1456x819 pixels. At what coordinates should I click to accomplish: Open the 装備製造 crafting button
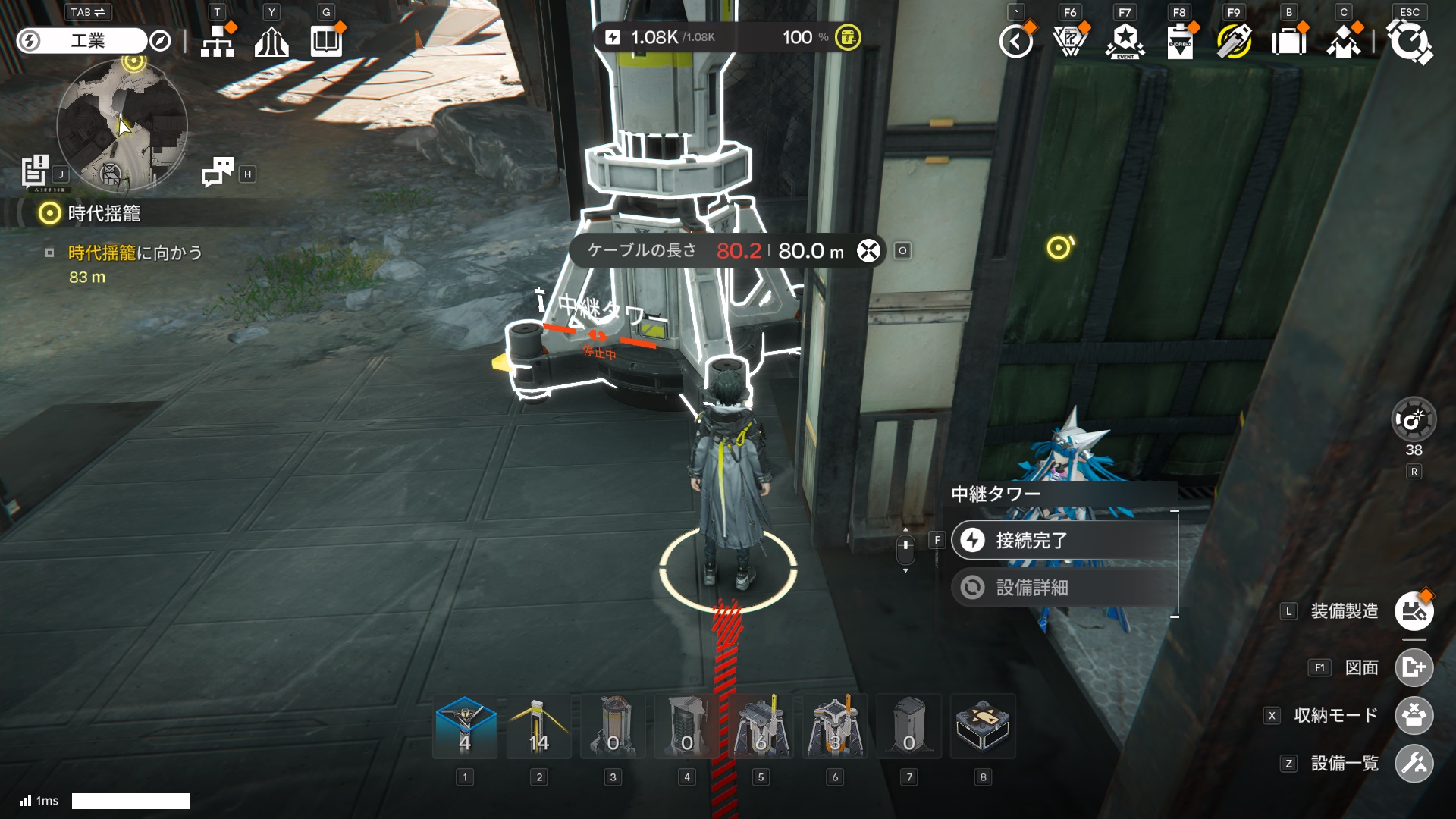coord(1414,611)
